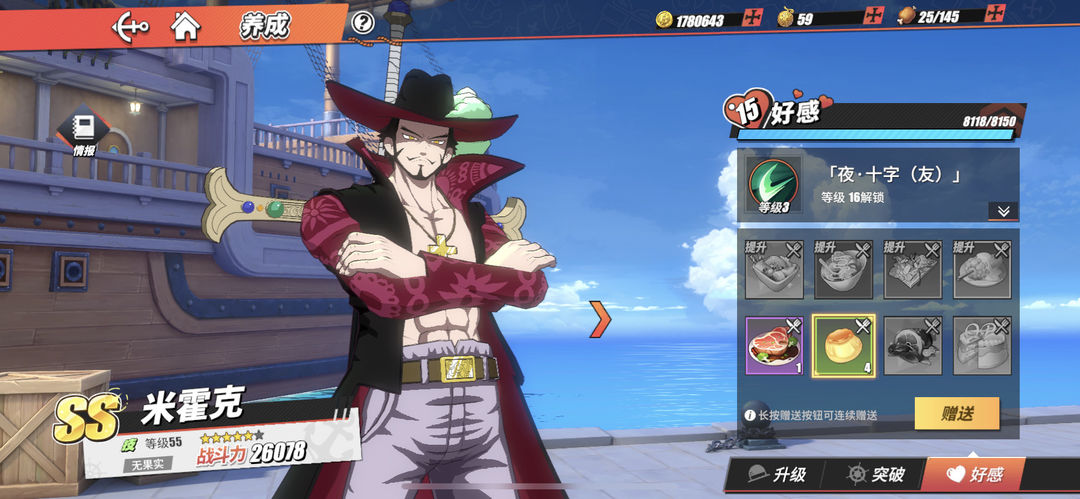Select the greyed-out cake gift slot

point(981,345)
